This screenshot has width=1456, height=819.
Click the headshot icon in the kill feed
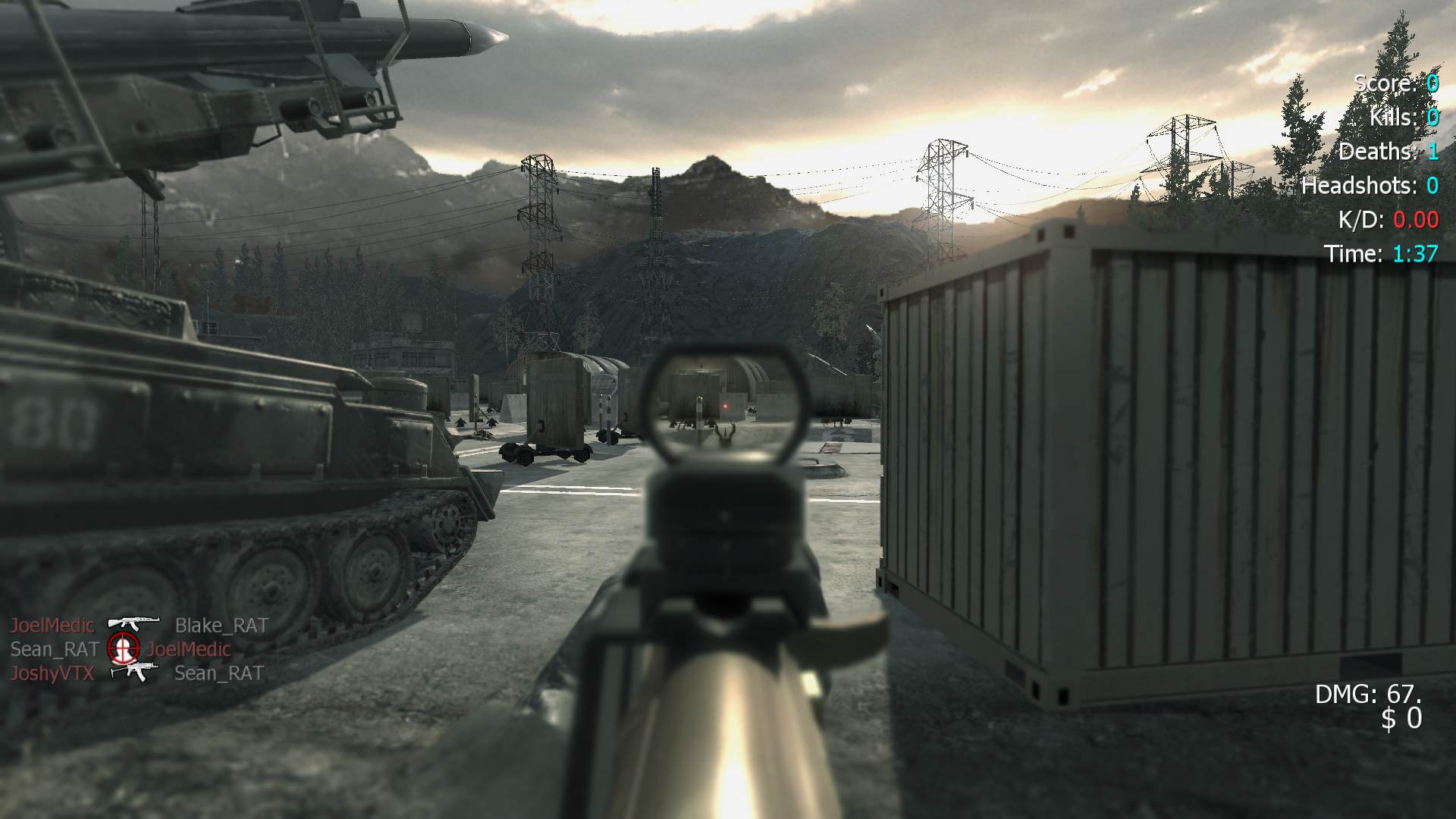click(x=123, y=648)
